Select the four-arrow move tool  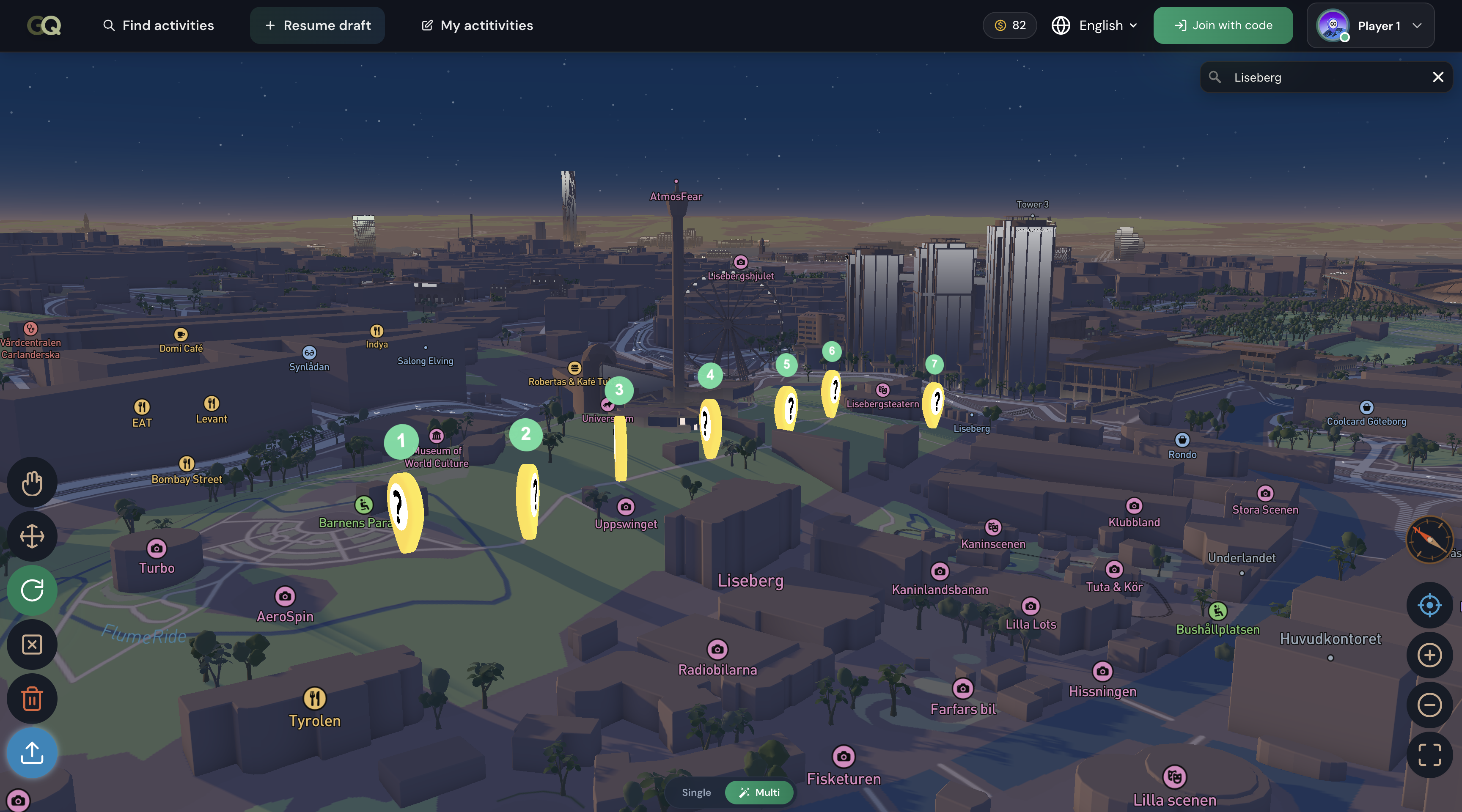(32, 536)
